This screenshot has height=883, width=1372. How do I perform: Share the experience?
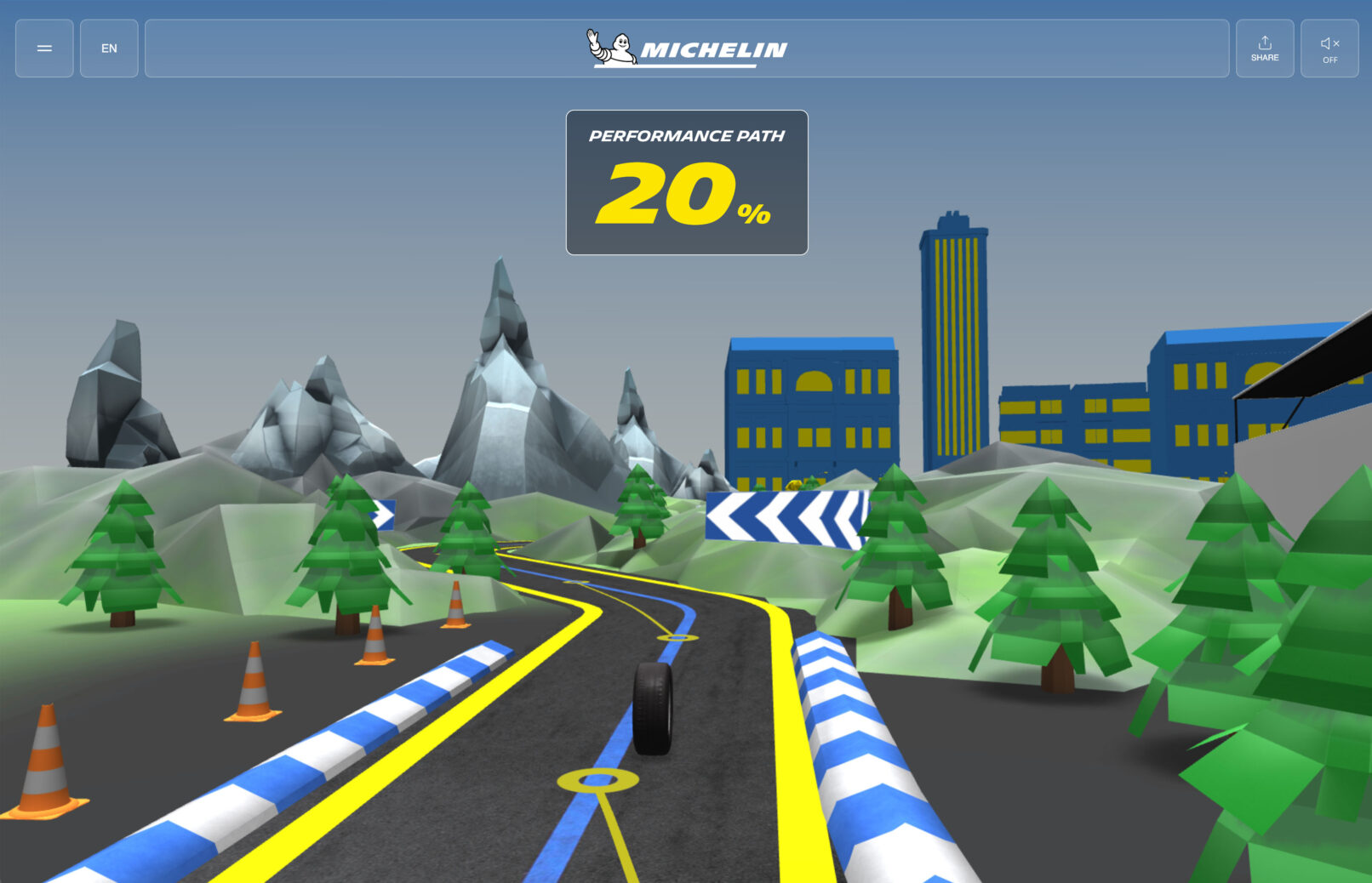click(1264, 48)
